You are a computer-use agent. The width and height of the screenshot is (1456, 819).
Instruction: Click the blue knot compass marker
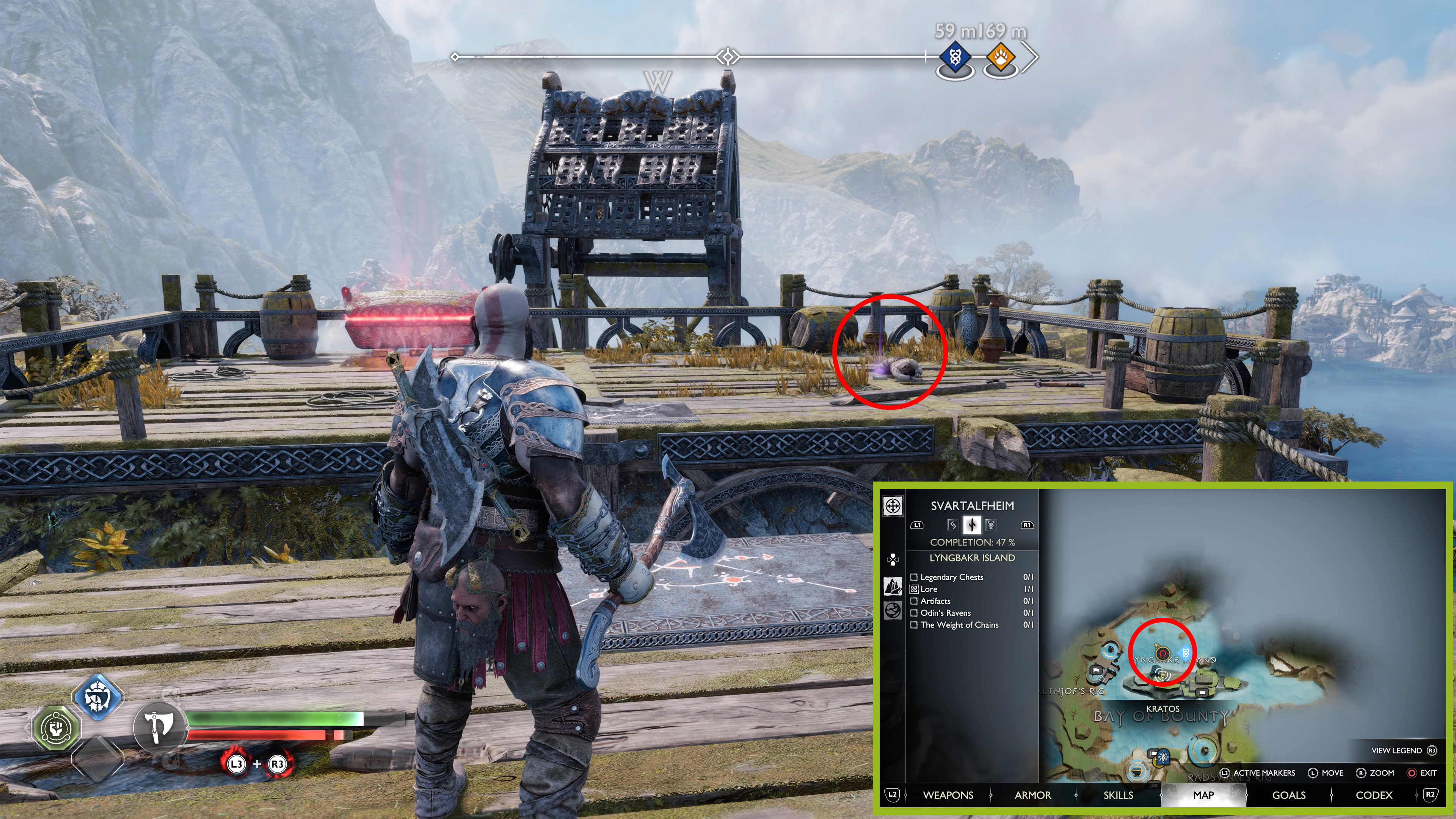tap(955, 58)
